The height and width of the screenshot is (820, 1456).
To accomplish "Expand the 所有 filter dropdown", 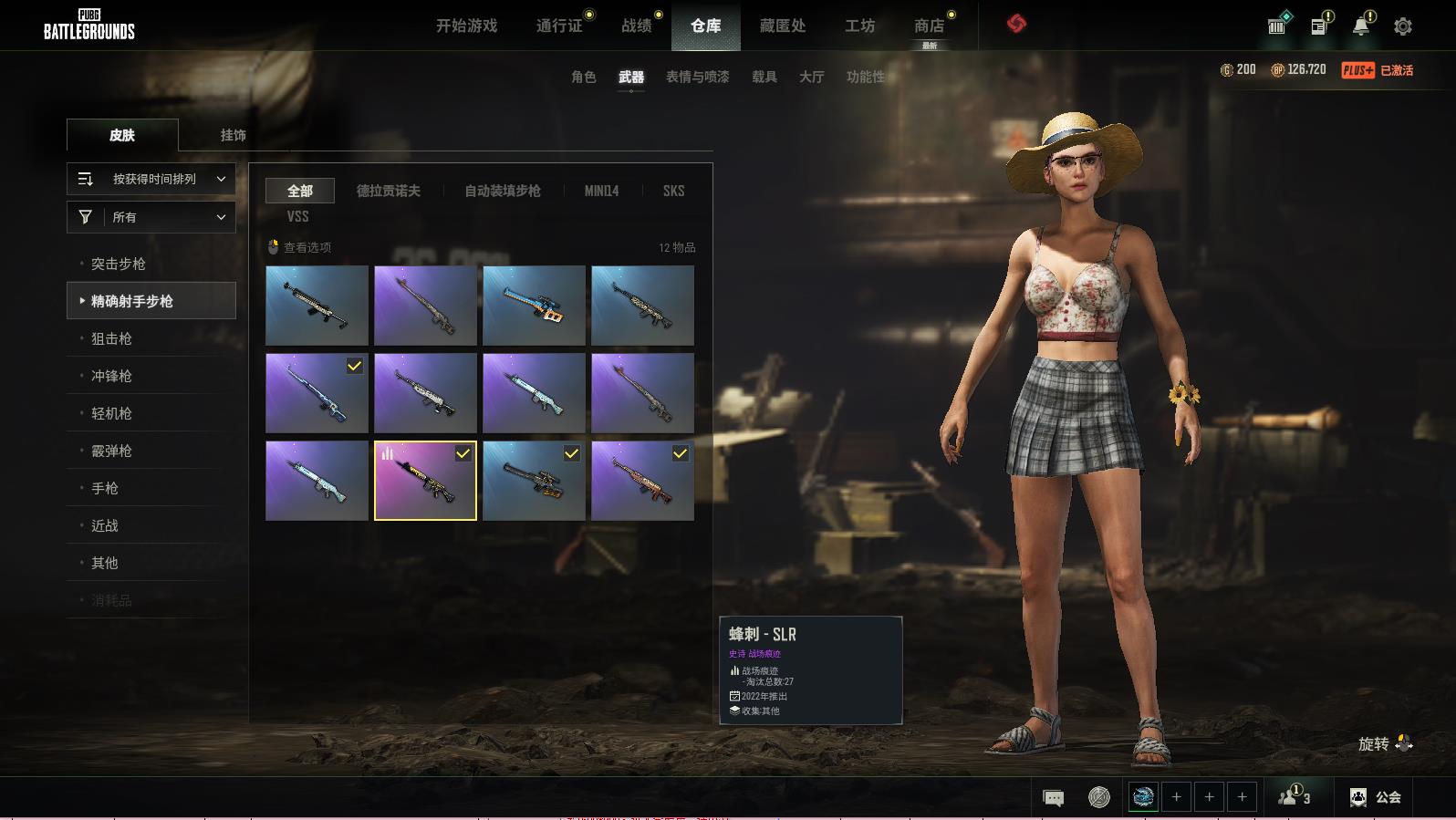I will [x=151, y=217].
